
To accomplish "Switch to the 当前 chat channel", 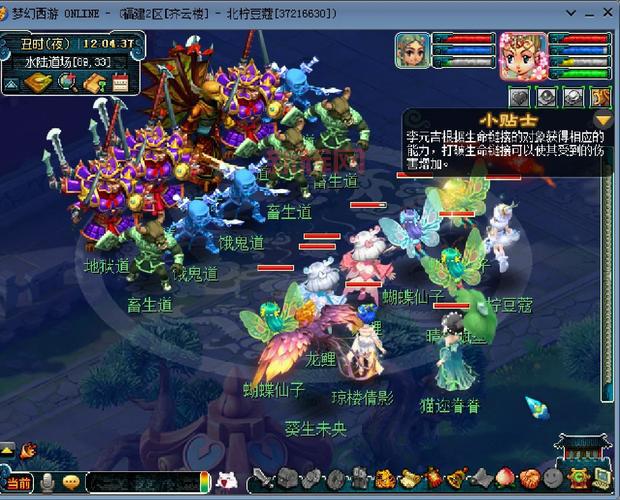I will tap(19, 483).
